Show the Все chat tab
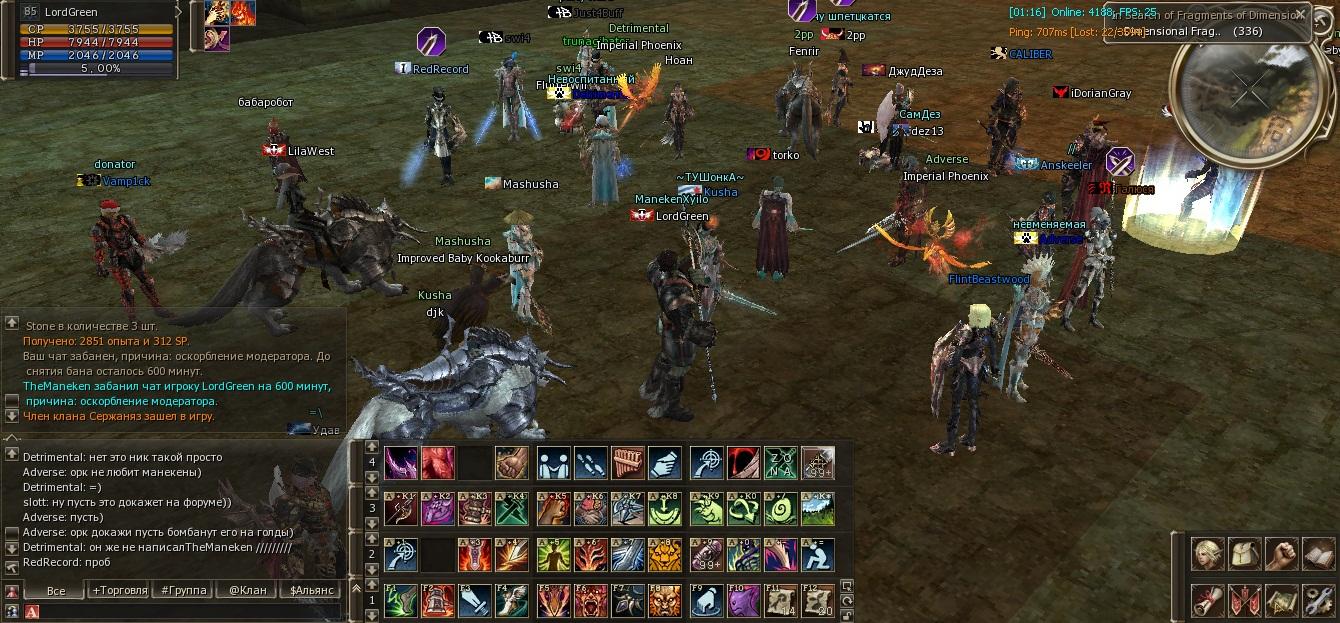The image size is (1340, 623). [56, 590]
